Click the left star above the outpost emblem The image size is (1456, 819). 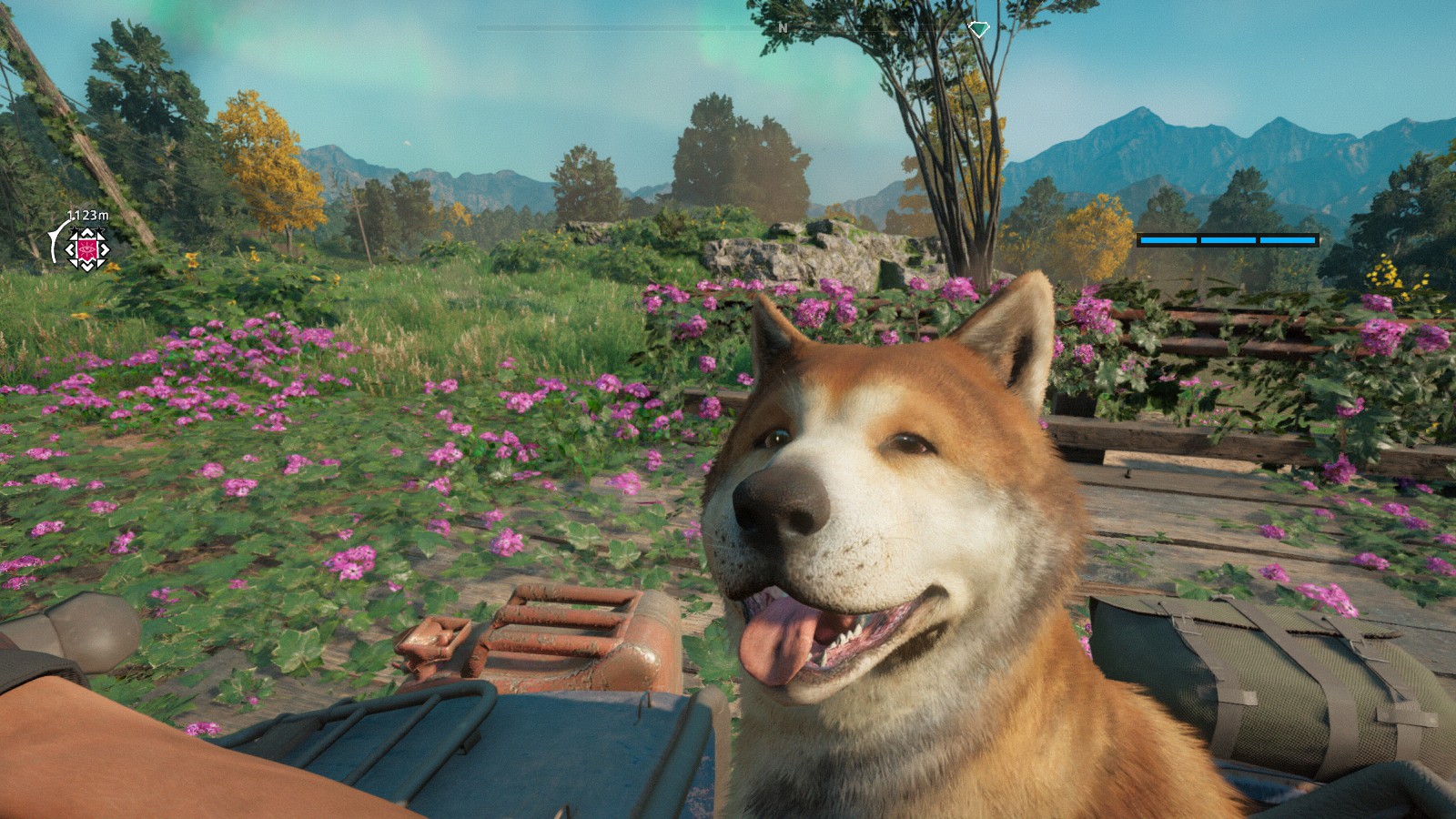pyautogui.click(x=75, y=229)
